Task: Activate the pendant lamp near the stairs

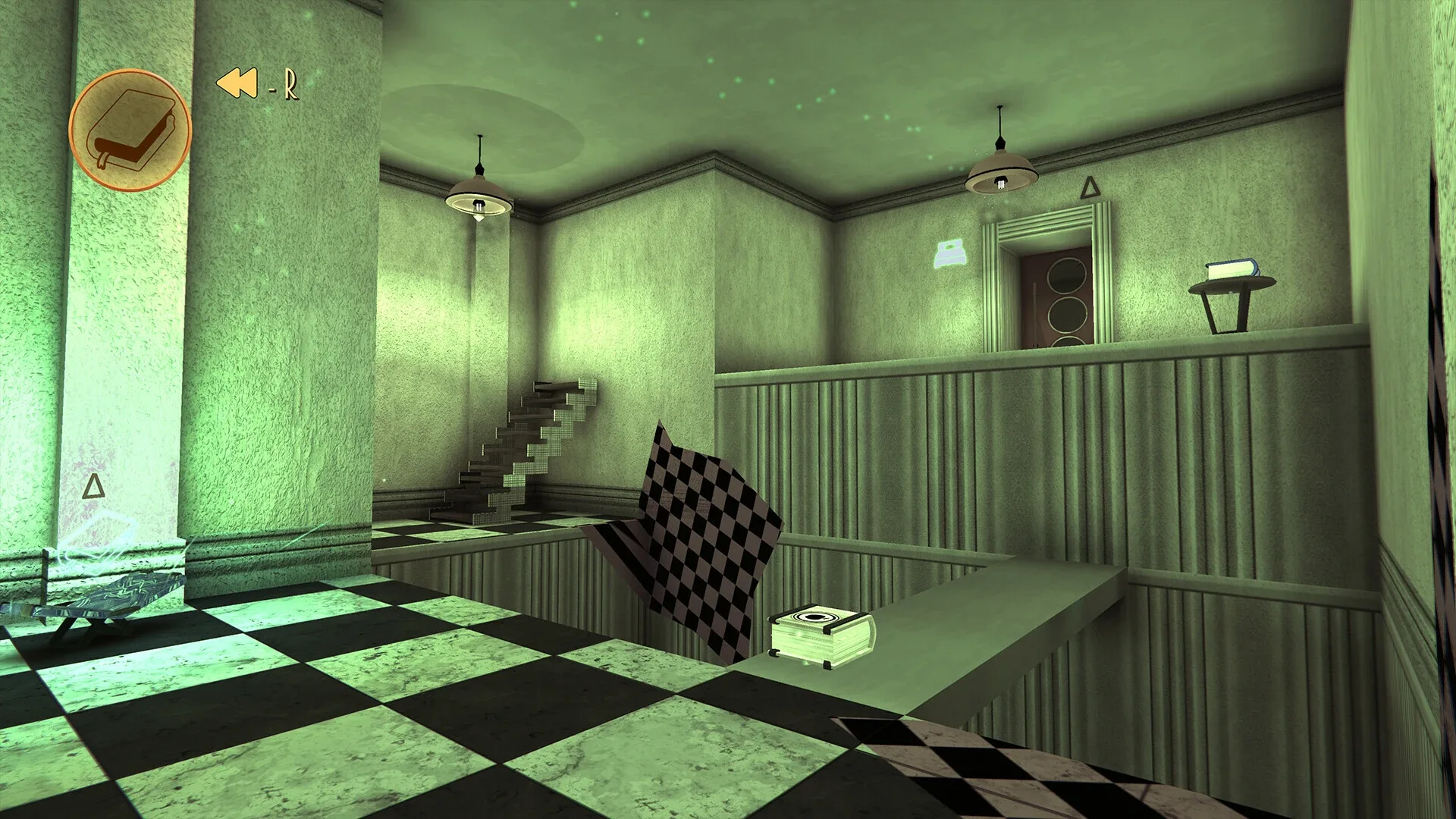Action: [x=479, y=193]
